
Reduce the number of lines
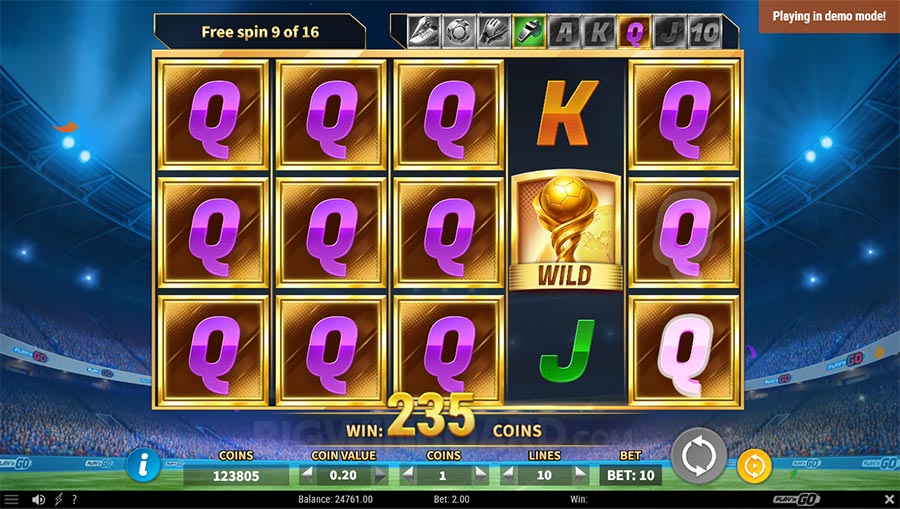point(509,475)
